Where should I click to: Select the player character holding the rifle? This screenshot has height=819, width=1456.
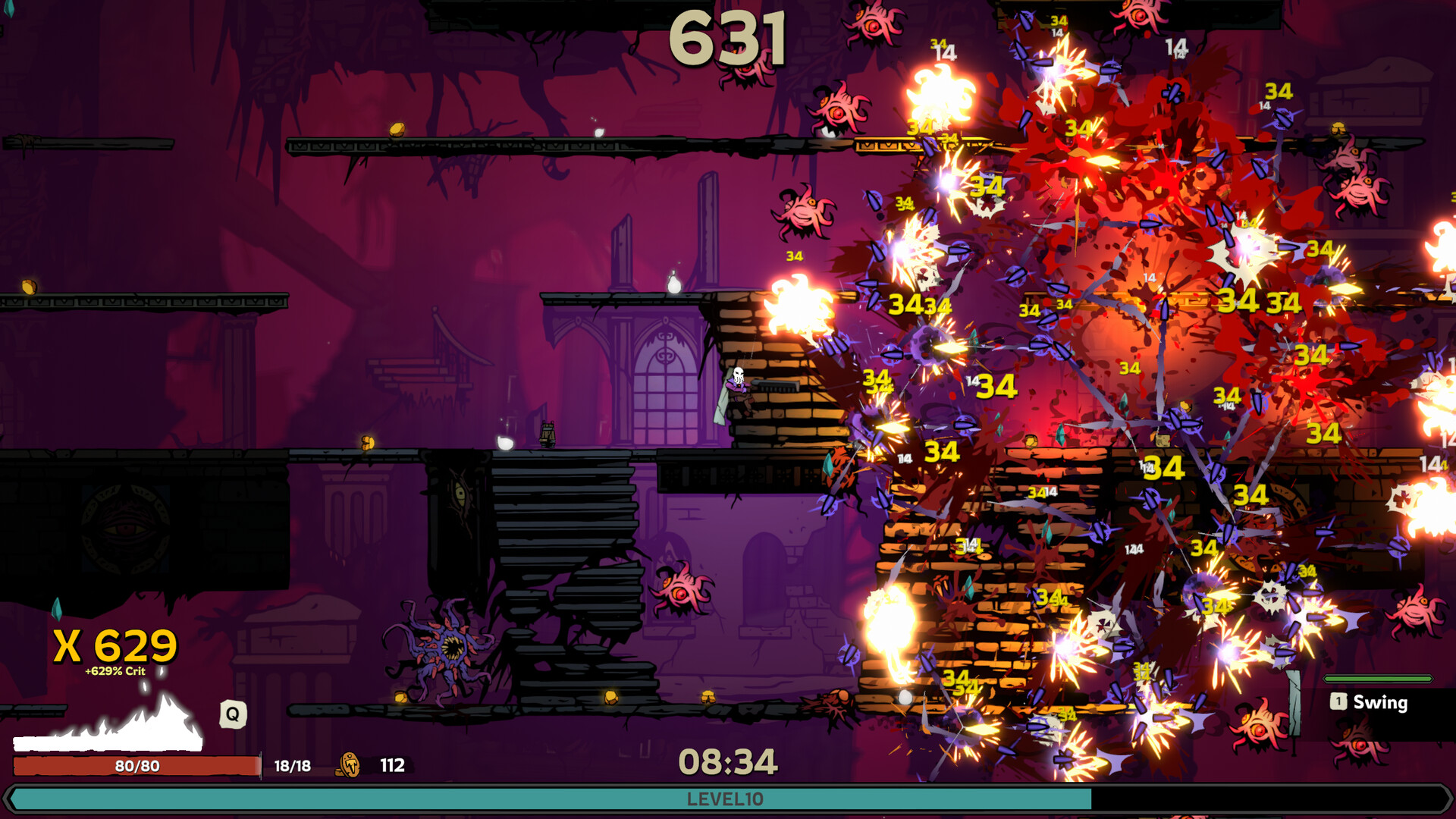739,391
